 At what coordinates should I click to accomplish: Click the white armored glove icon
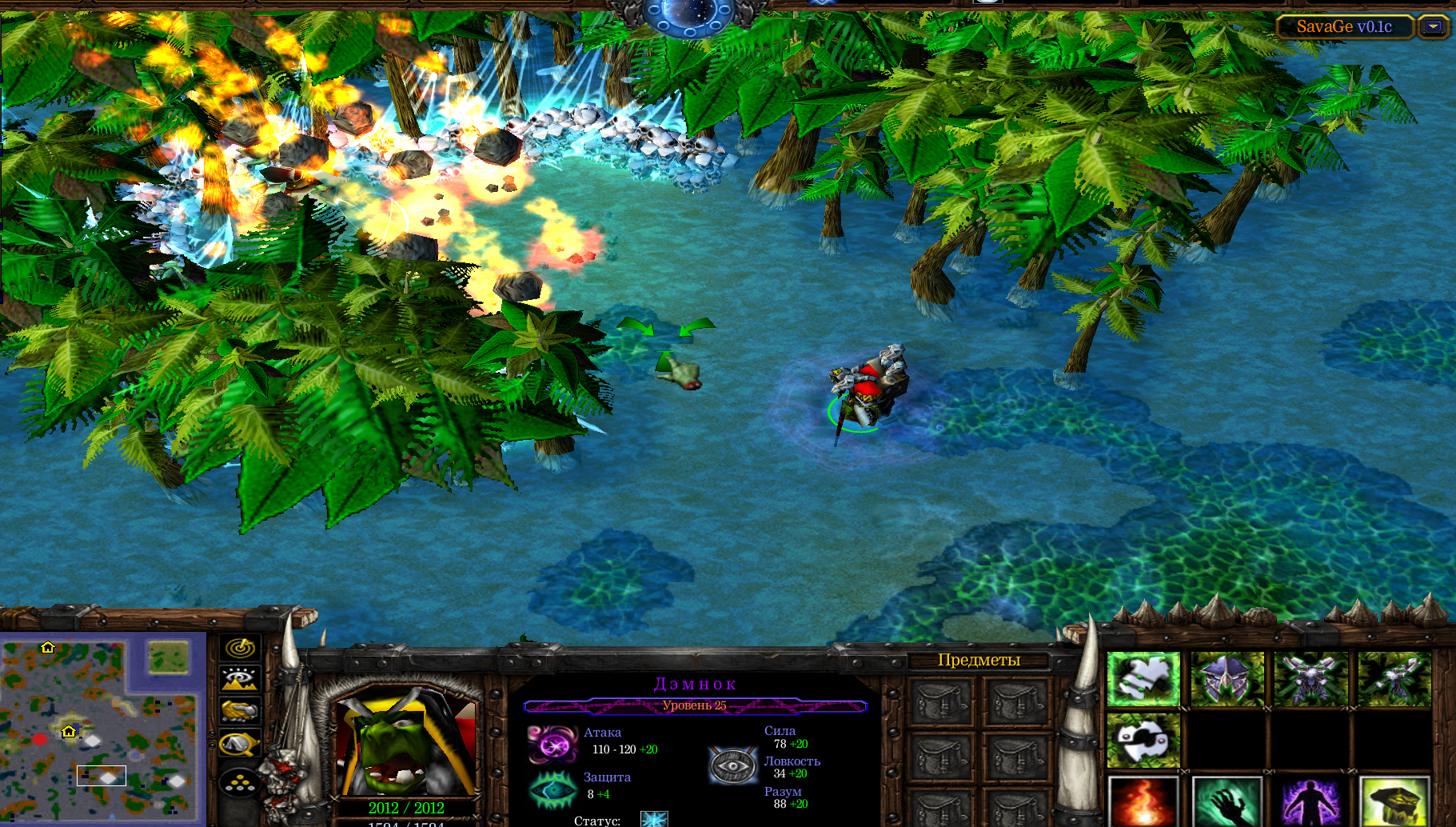point(1143,679)
